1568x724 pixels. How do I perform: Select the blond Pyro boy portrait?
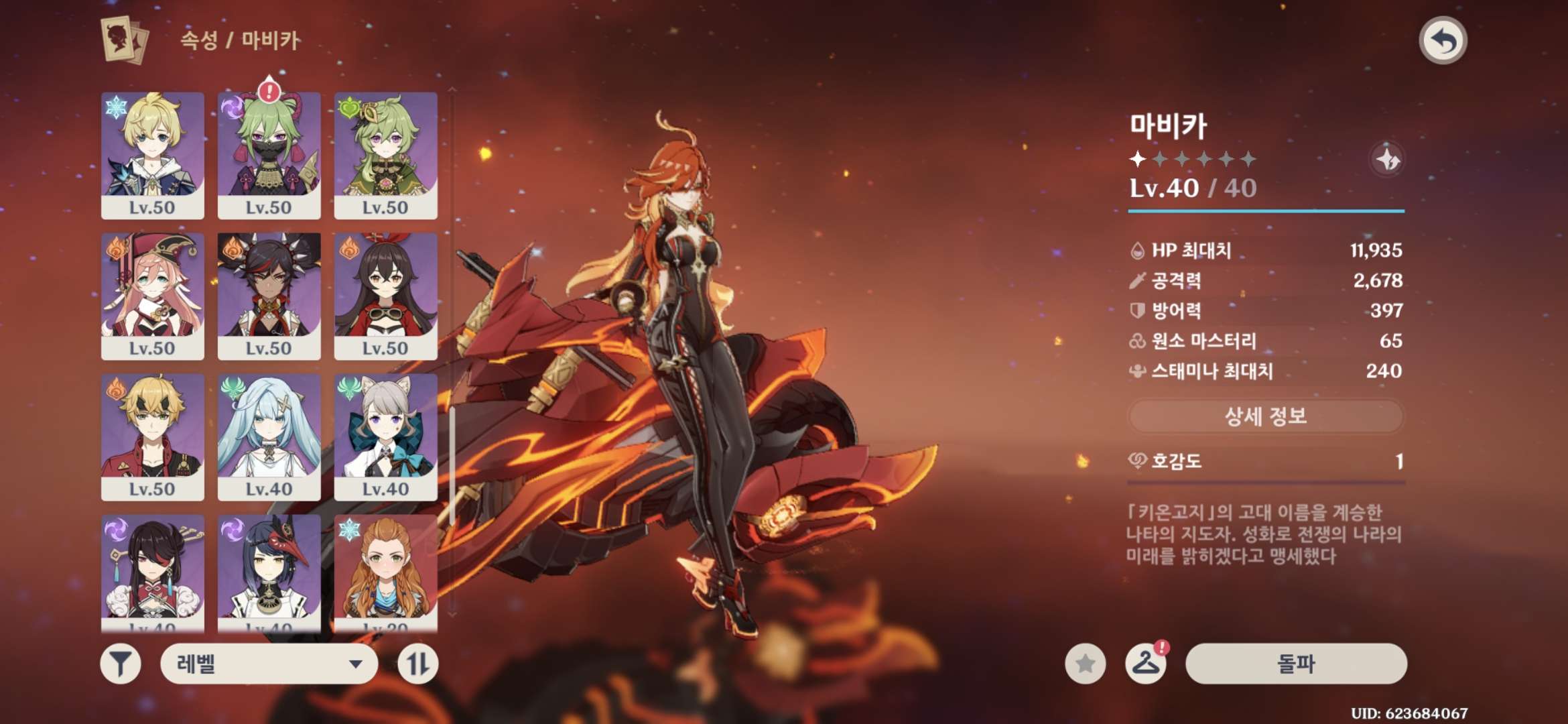click(x=153, y=436)
